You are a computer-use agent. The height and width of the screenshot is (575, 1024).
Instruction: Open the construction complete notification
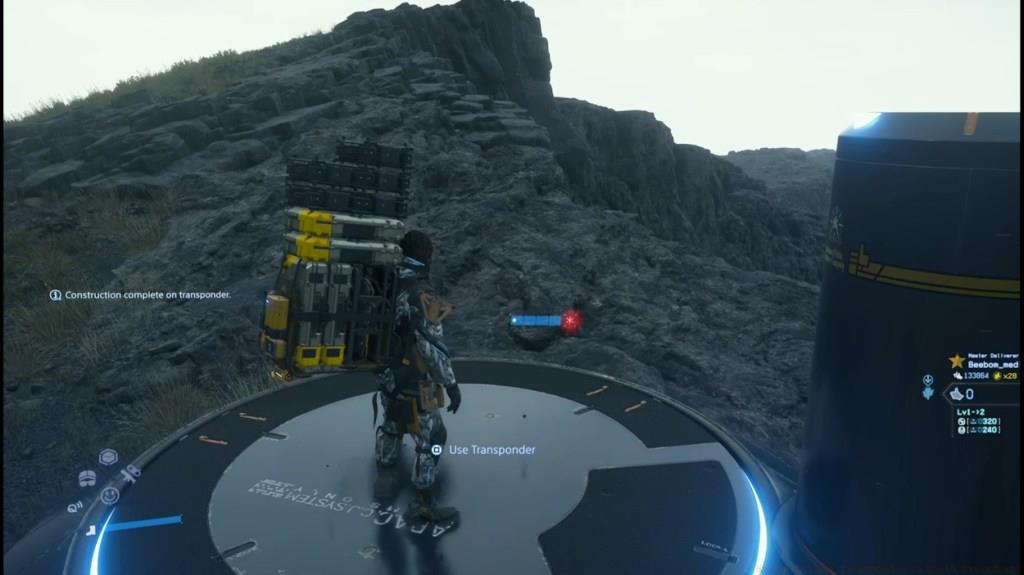pyautogui.click(x=141, y=295)
